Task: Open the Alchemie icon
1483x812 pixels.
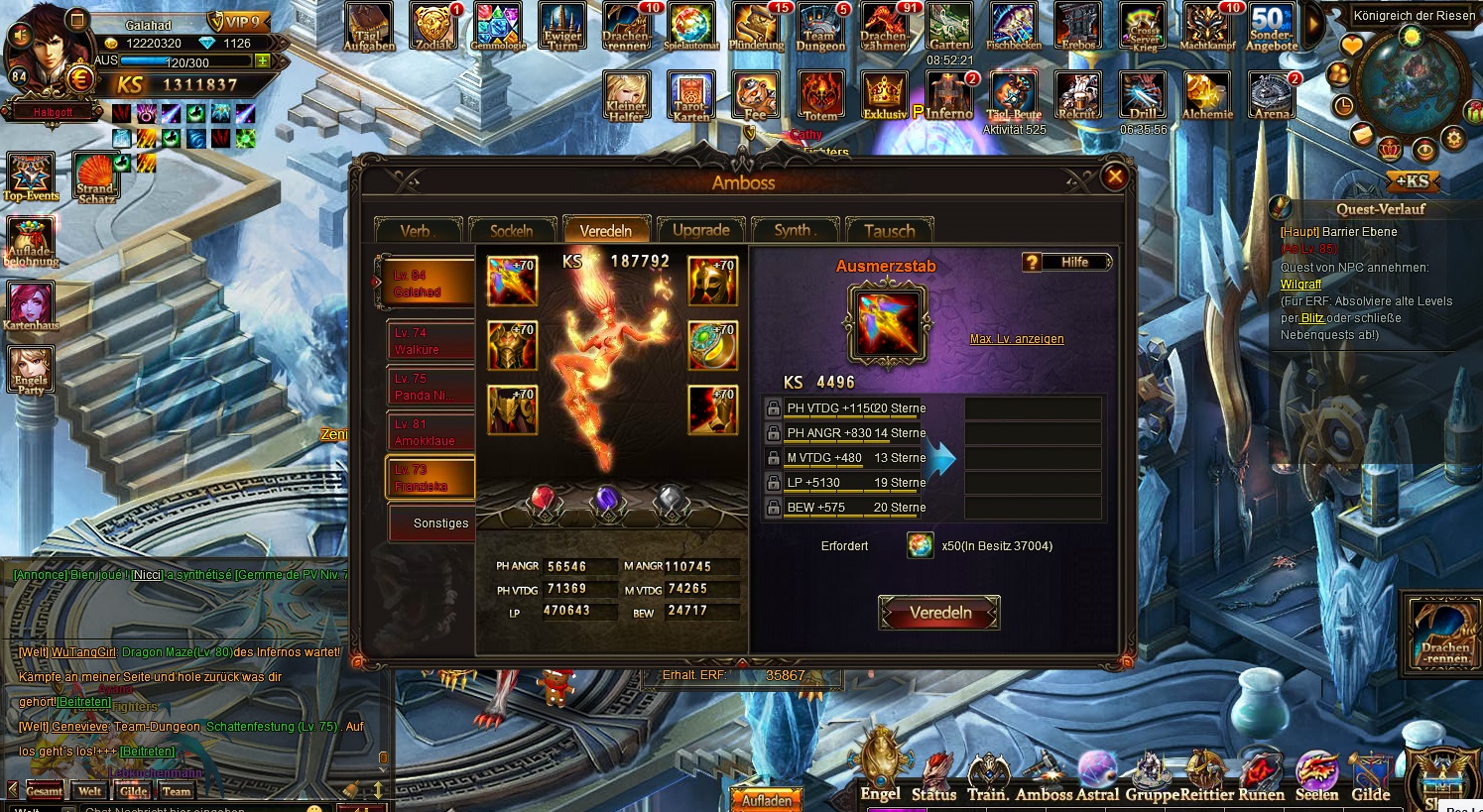Action: (x=1206, y=97)
